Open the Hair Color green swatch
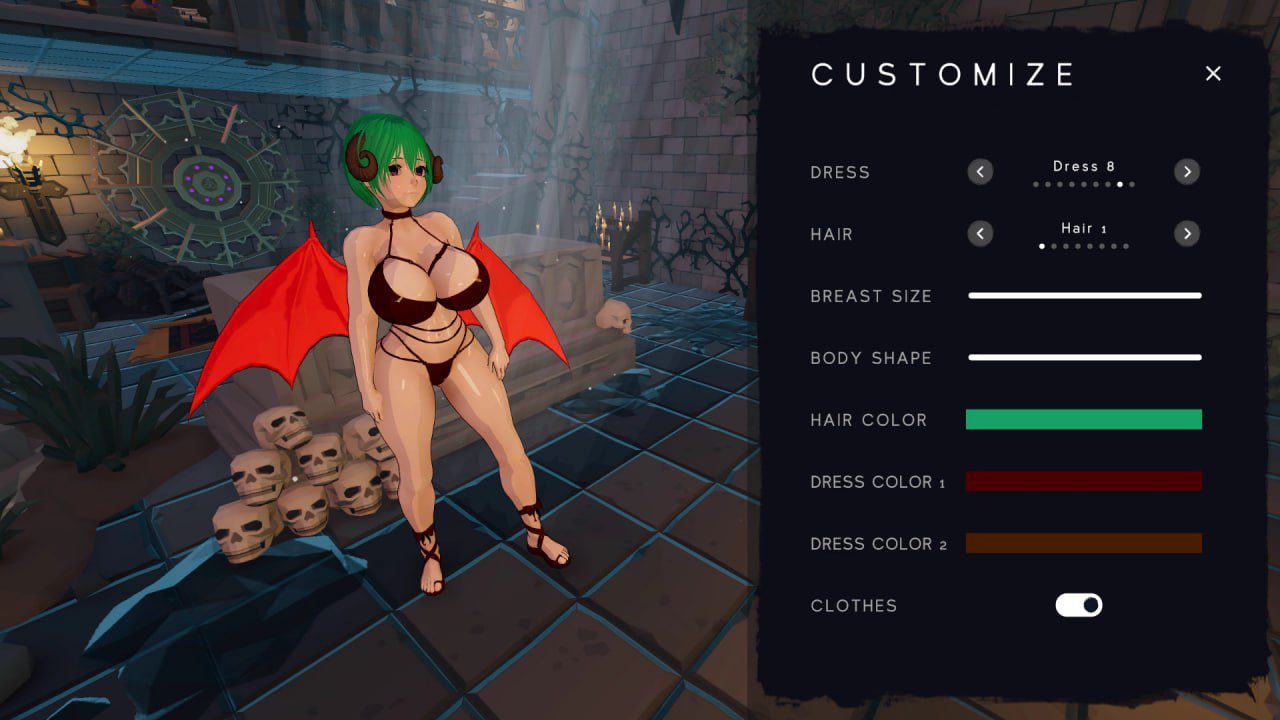 1083,419
